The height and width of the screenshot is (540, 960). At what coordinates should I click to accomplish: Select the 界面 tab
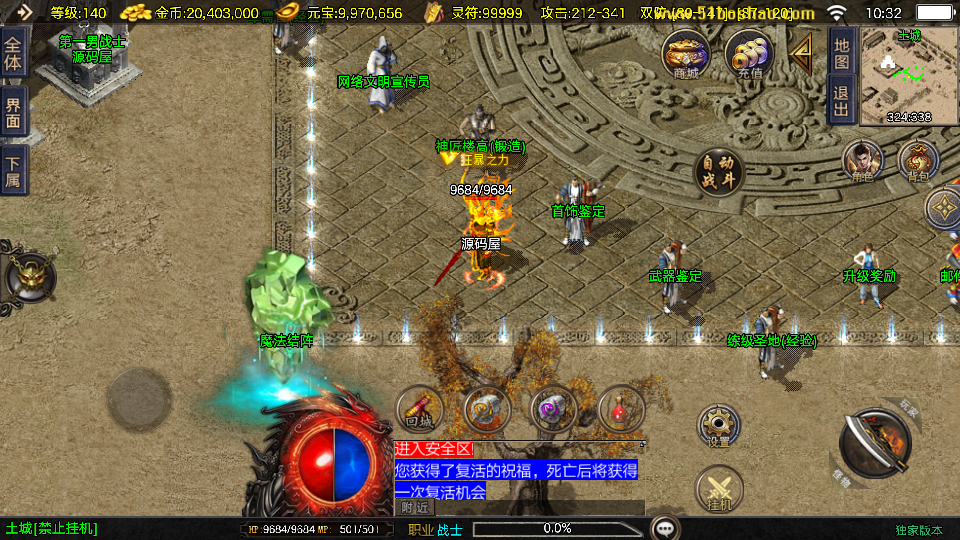[13, 111]
